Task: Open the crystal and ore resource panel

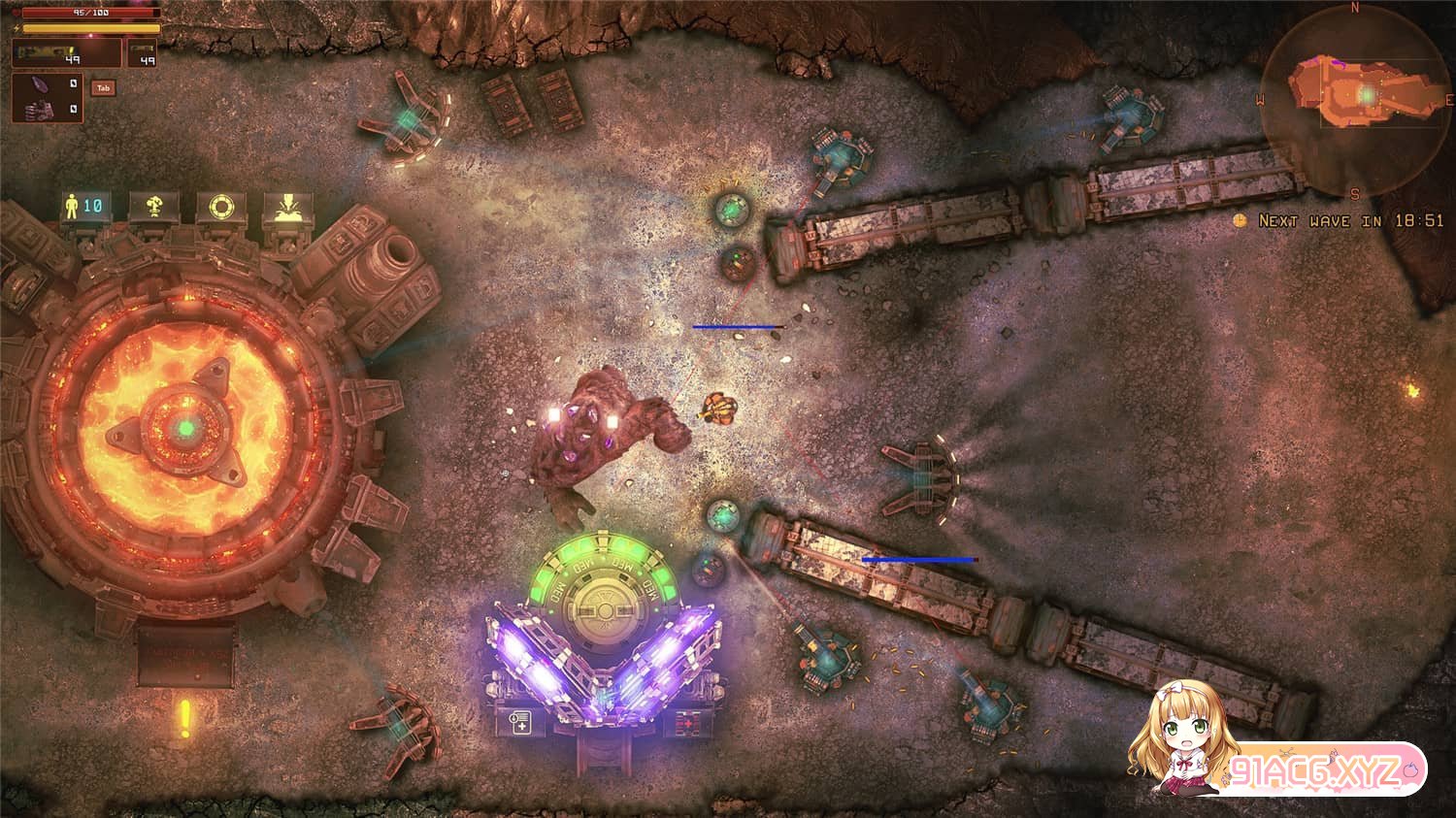Action: pos(47,97)
